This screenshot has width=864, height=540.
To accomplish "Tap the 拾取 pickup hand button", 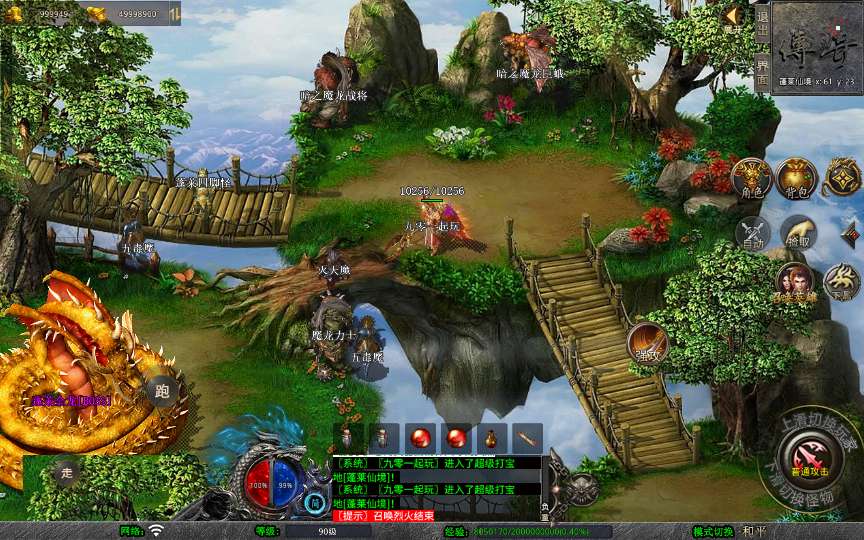I will [x=798, y=233].
